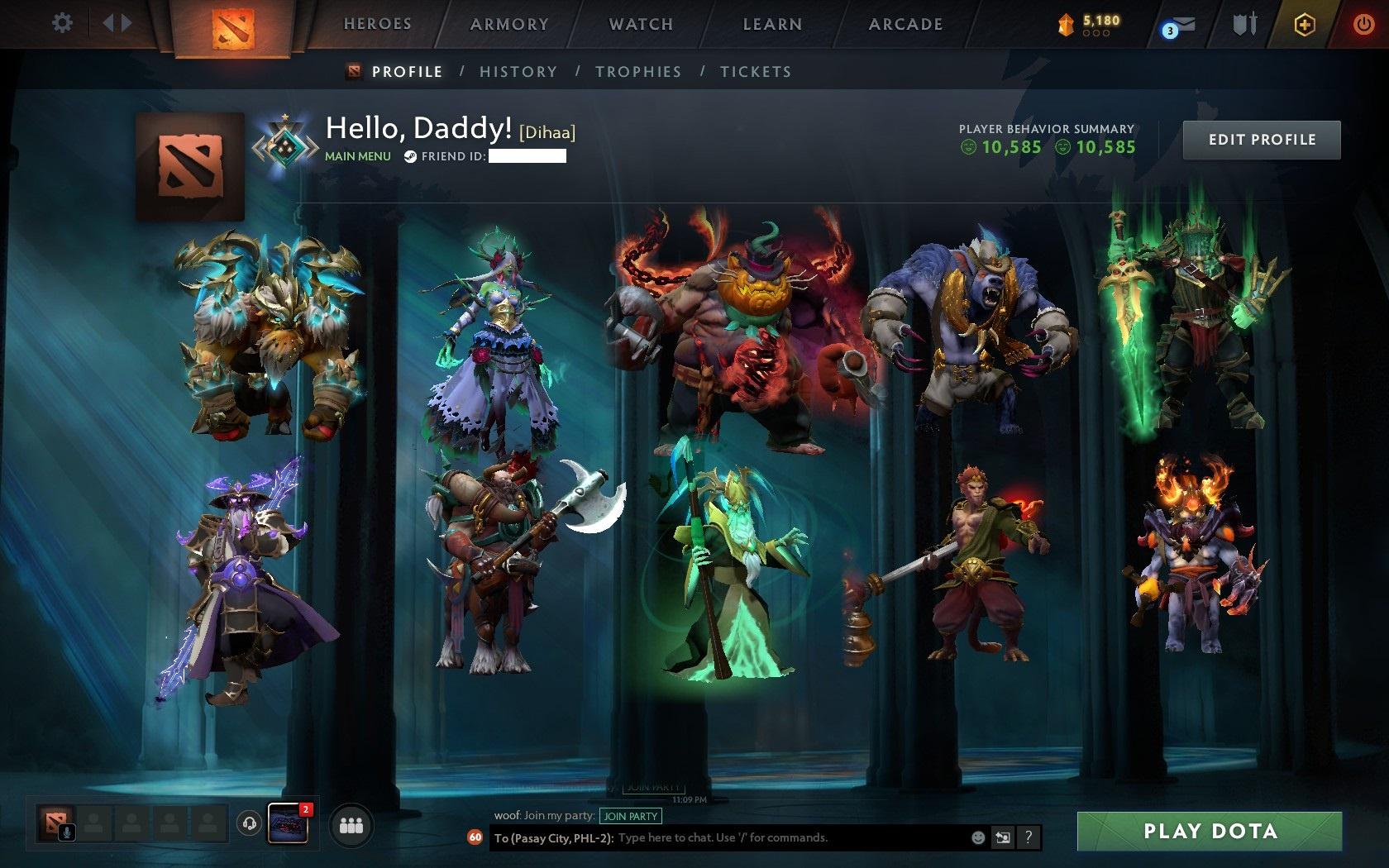Toggle the chat screenshot share option
Viewport: 1389px width, 868px height.
point(1003,837)
